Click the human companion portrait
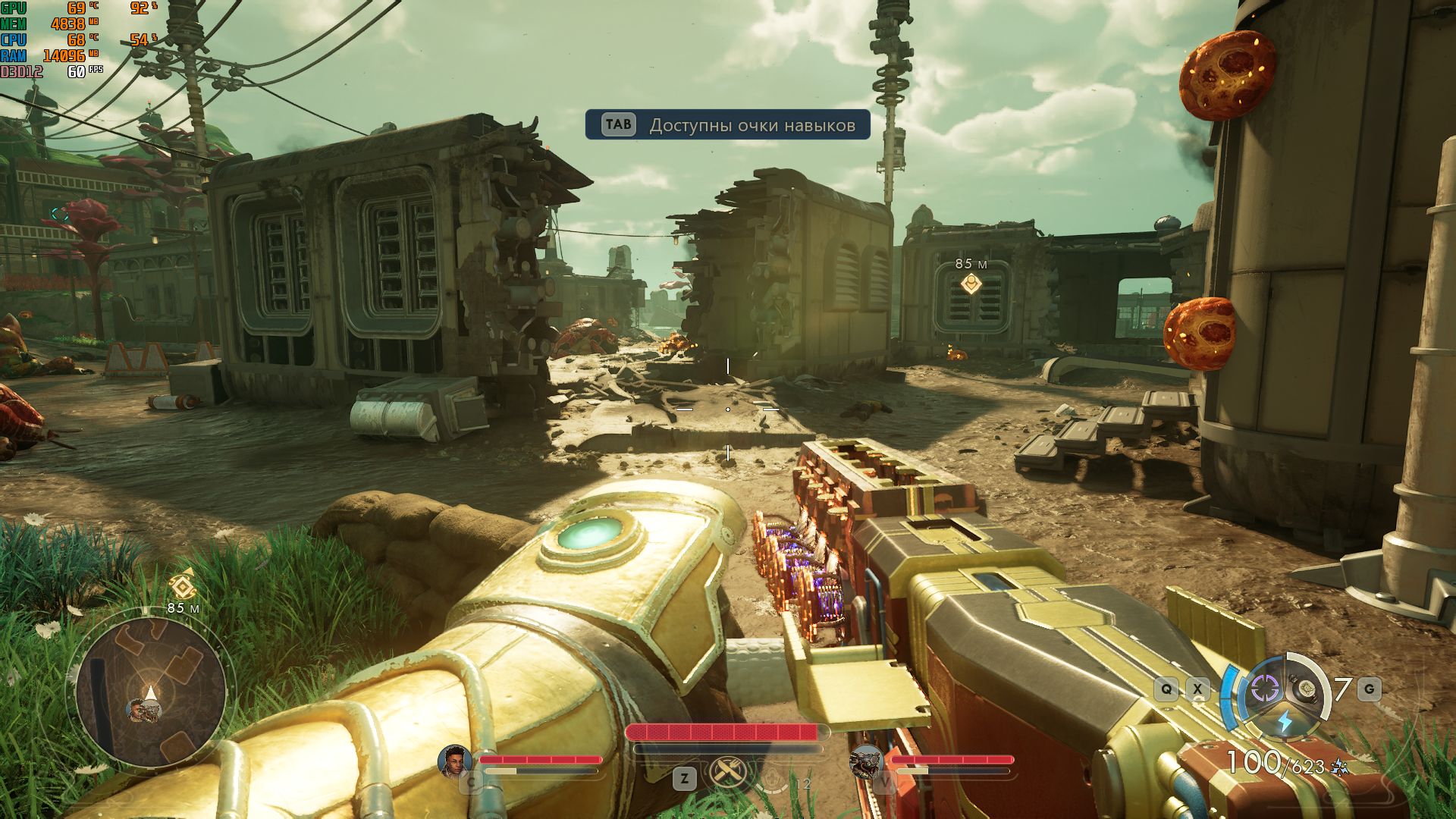 click(x=454, y=761)
